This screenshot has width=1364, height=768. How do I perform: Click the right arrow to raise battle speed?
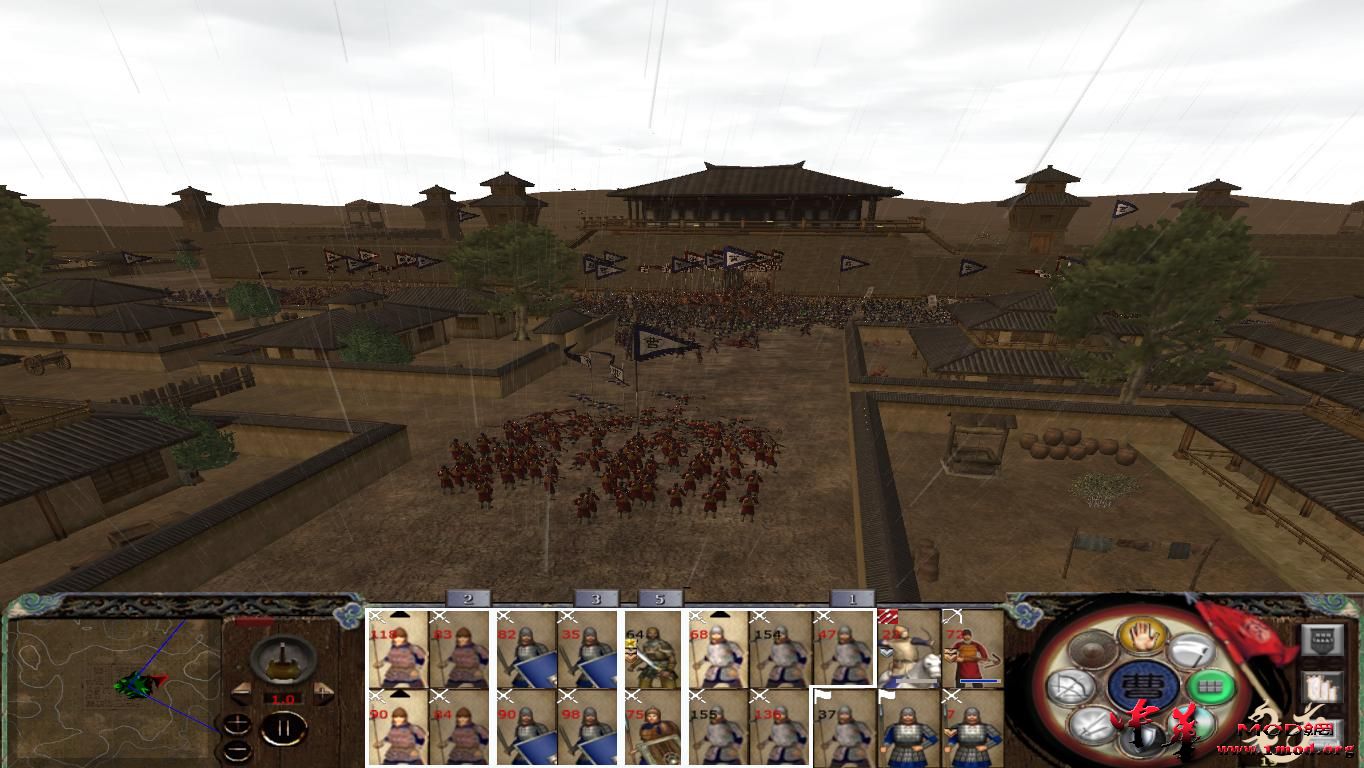click(x=325, y=694)
